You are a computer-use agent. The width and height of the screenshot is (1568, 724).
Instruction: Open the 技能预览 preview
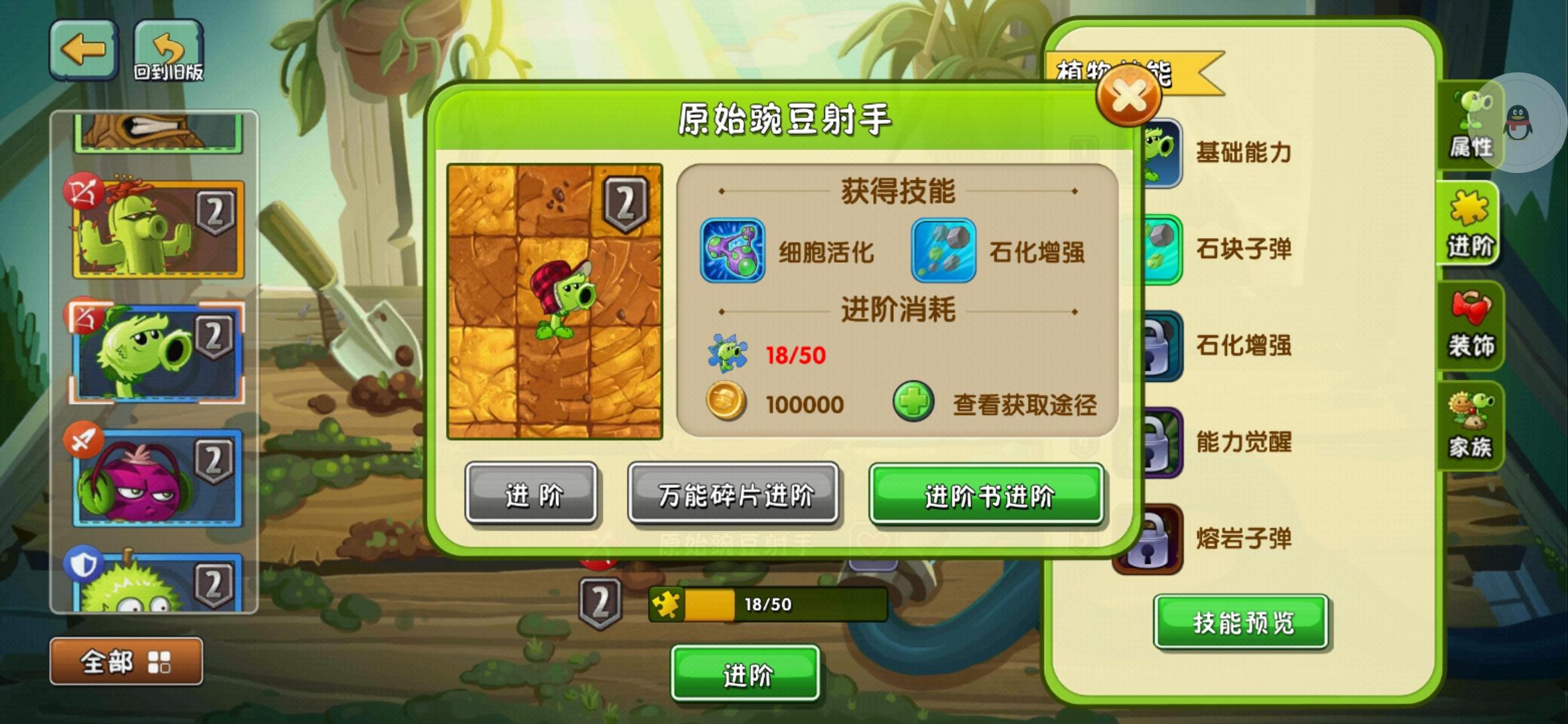click(x=1240, y=622)
